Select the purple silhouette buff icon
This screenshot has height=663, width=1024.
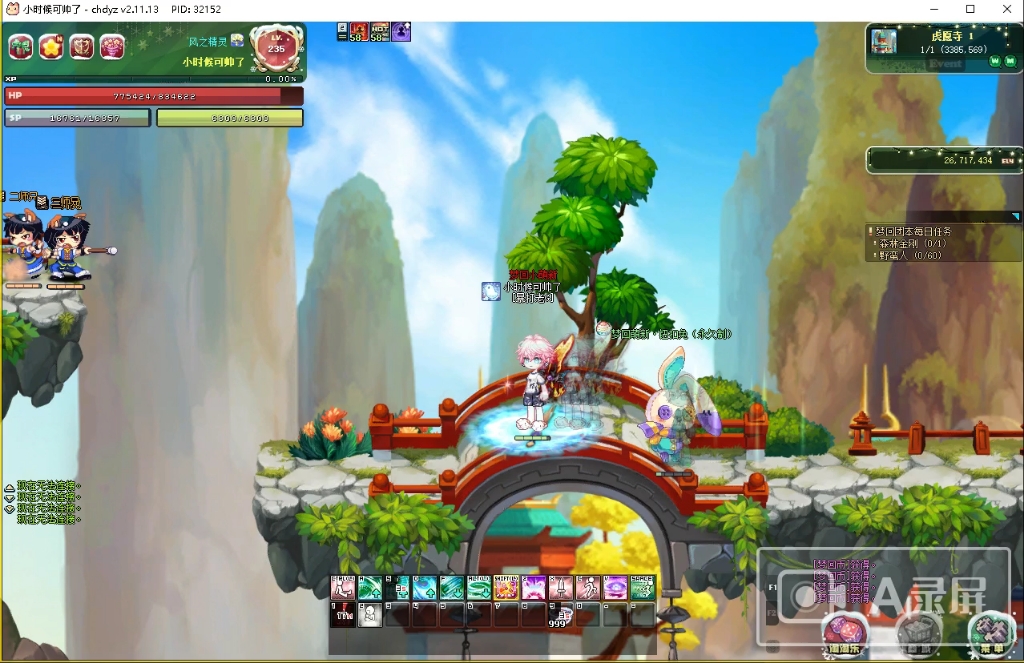(x=401, y=31)
